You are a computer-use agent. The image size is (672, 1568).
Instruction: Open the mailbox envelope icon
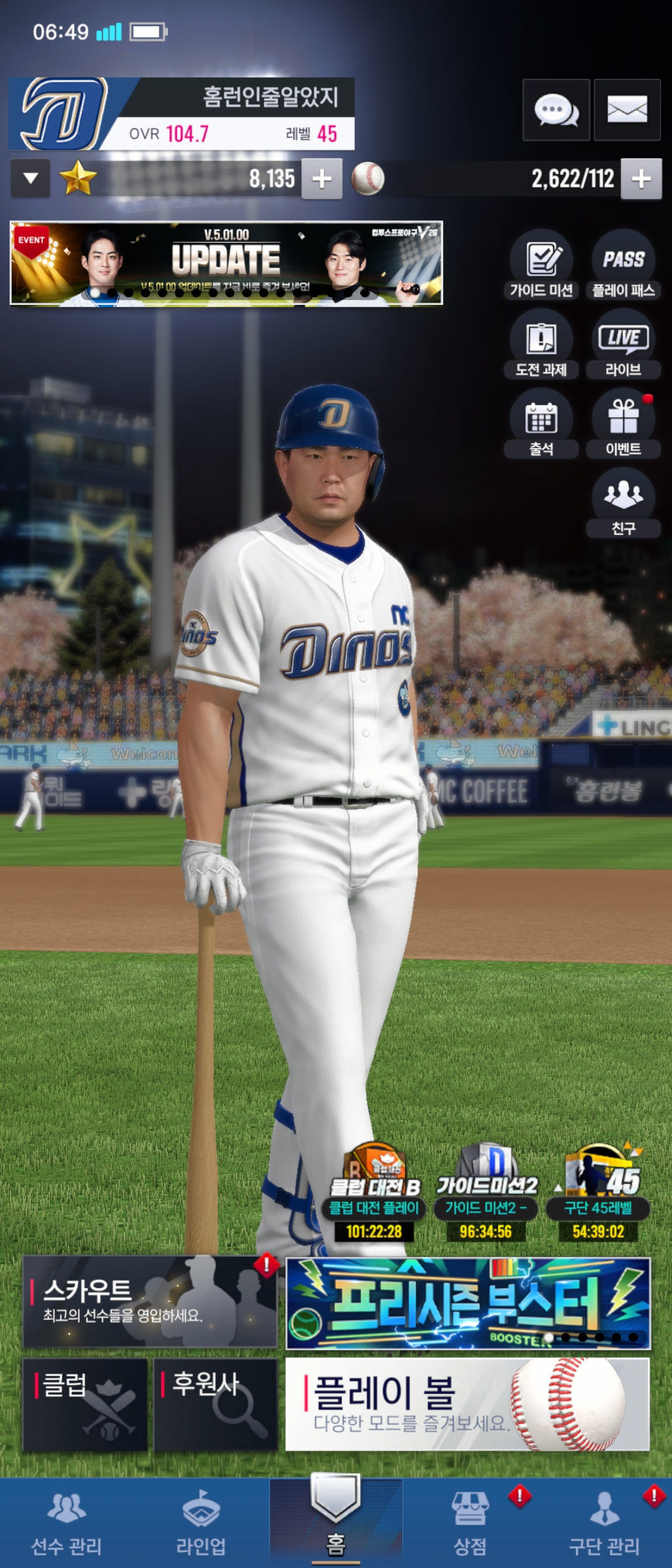(627, 110)
